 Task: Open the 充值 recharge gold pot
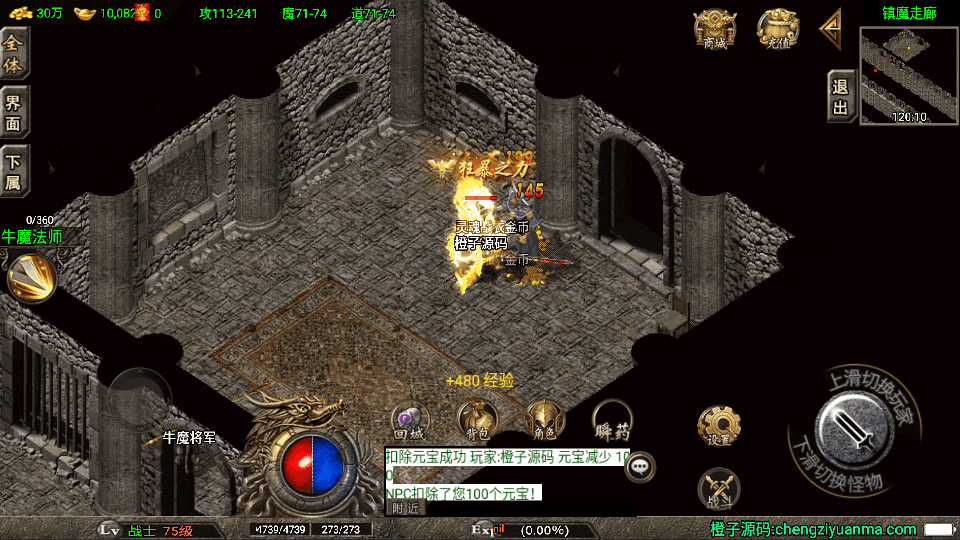click(777, 28)
